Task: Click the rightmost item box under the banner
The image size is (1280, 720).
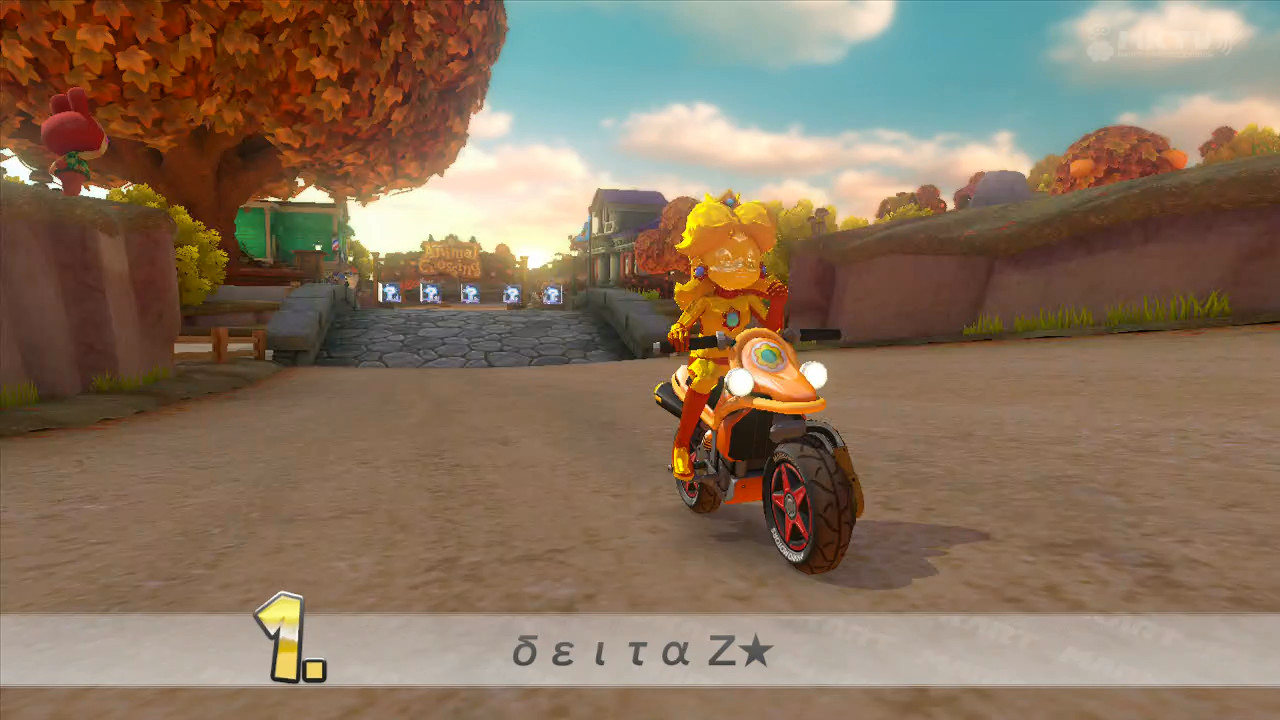Action: coord(552,294)
